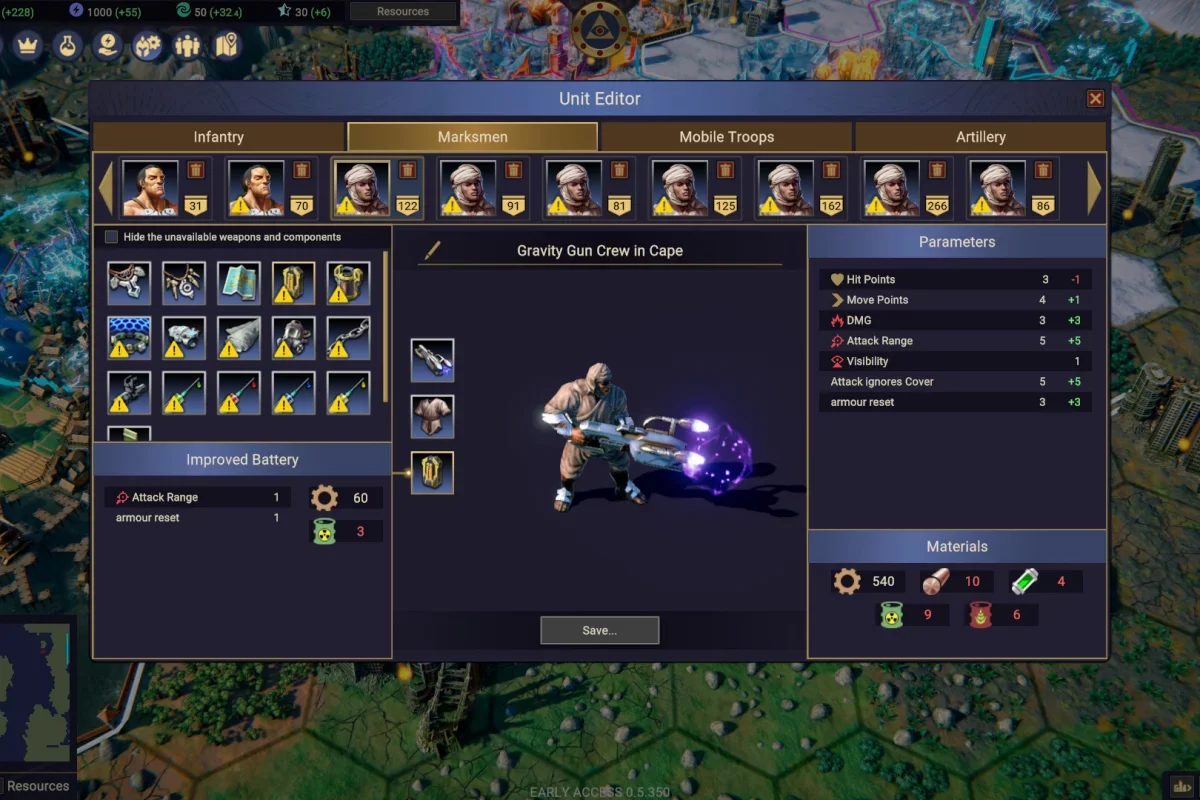The width and height of the screenshot is (1200, 800).
Task: Select the Artillery tab
Action: point(980,137)
